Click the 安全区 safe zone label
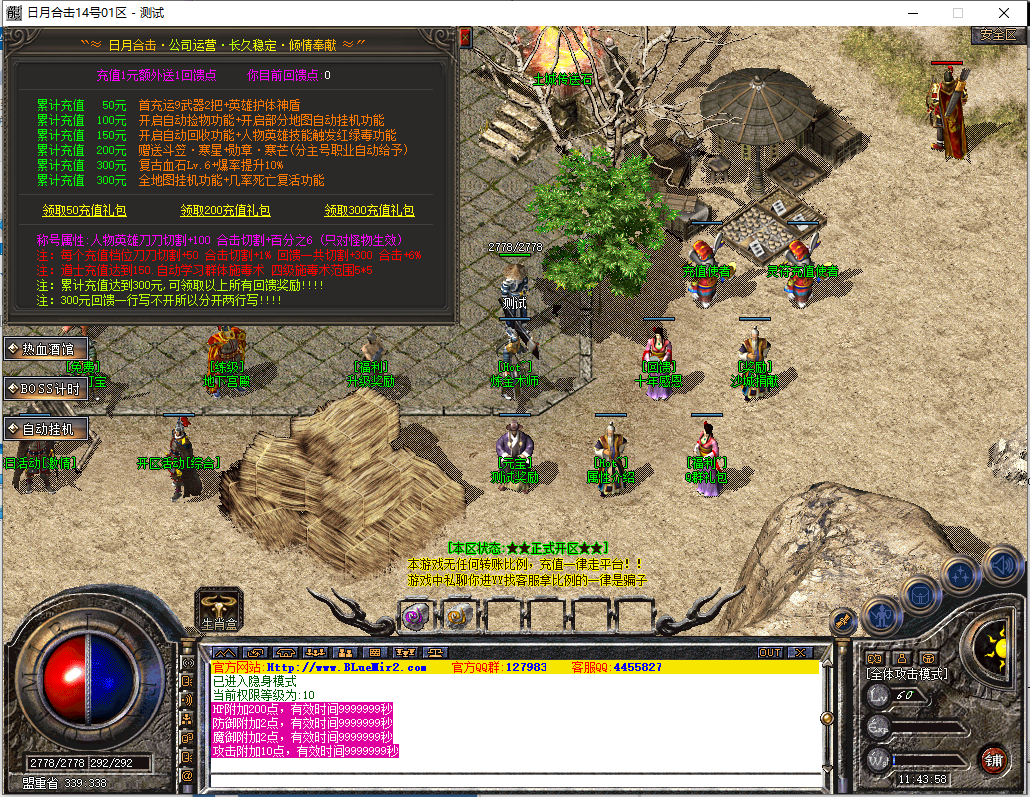This screenshot has width=1030, height=797. [x=998, y=34]
